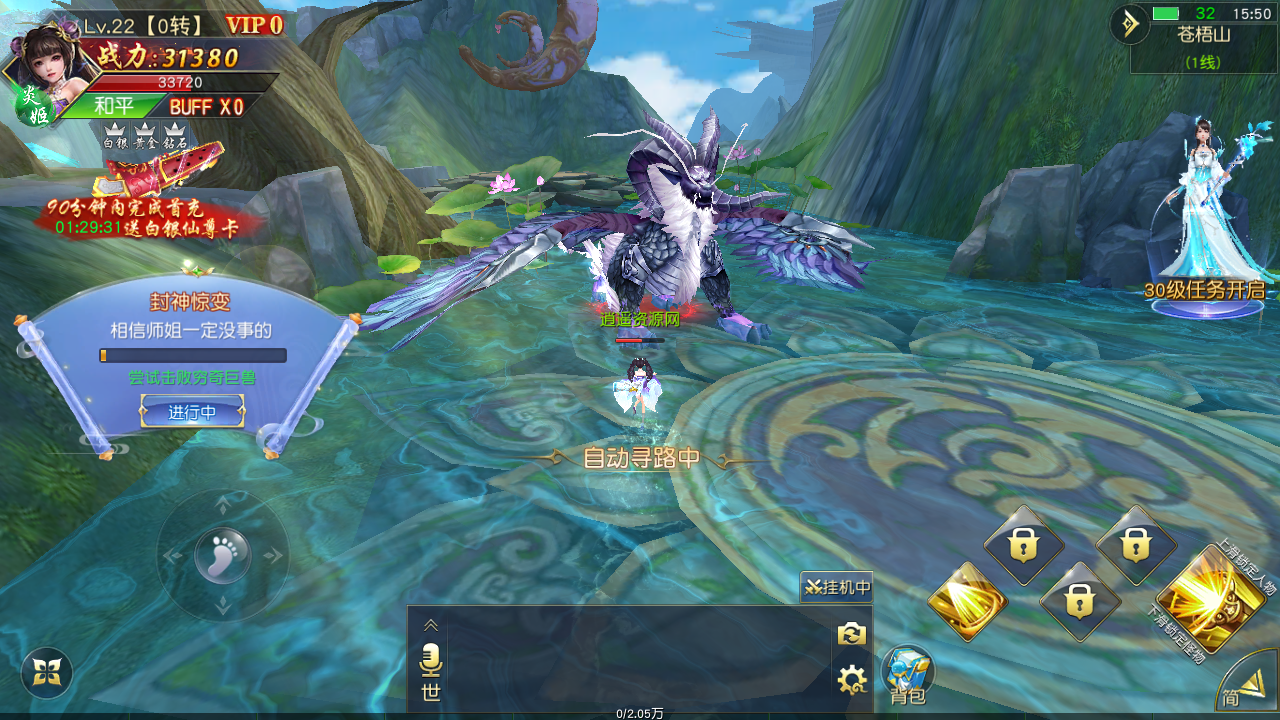The image size is (1280, 720).
Task: Open the four-petal menu button
Action: coord(47,673)
